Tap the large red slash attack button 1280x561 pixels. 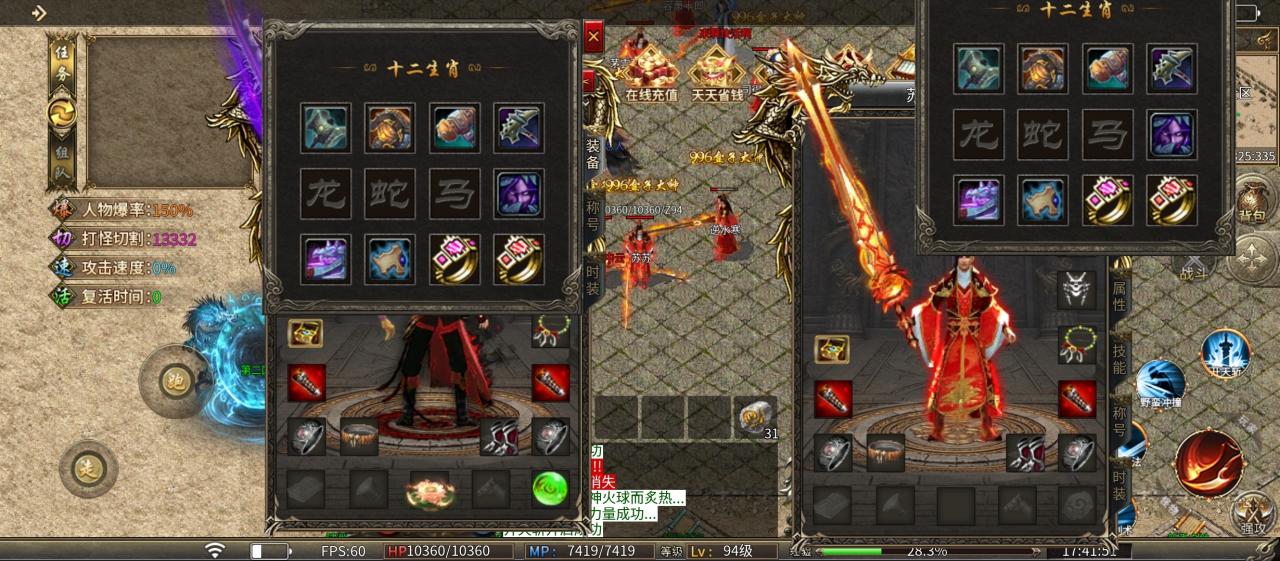[x=1207, y=463]
